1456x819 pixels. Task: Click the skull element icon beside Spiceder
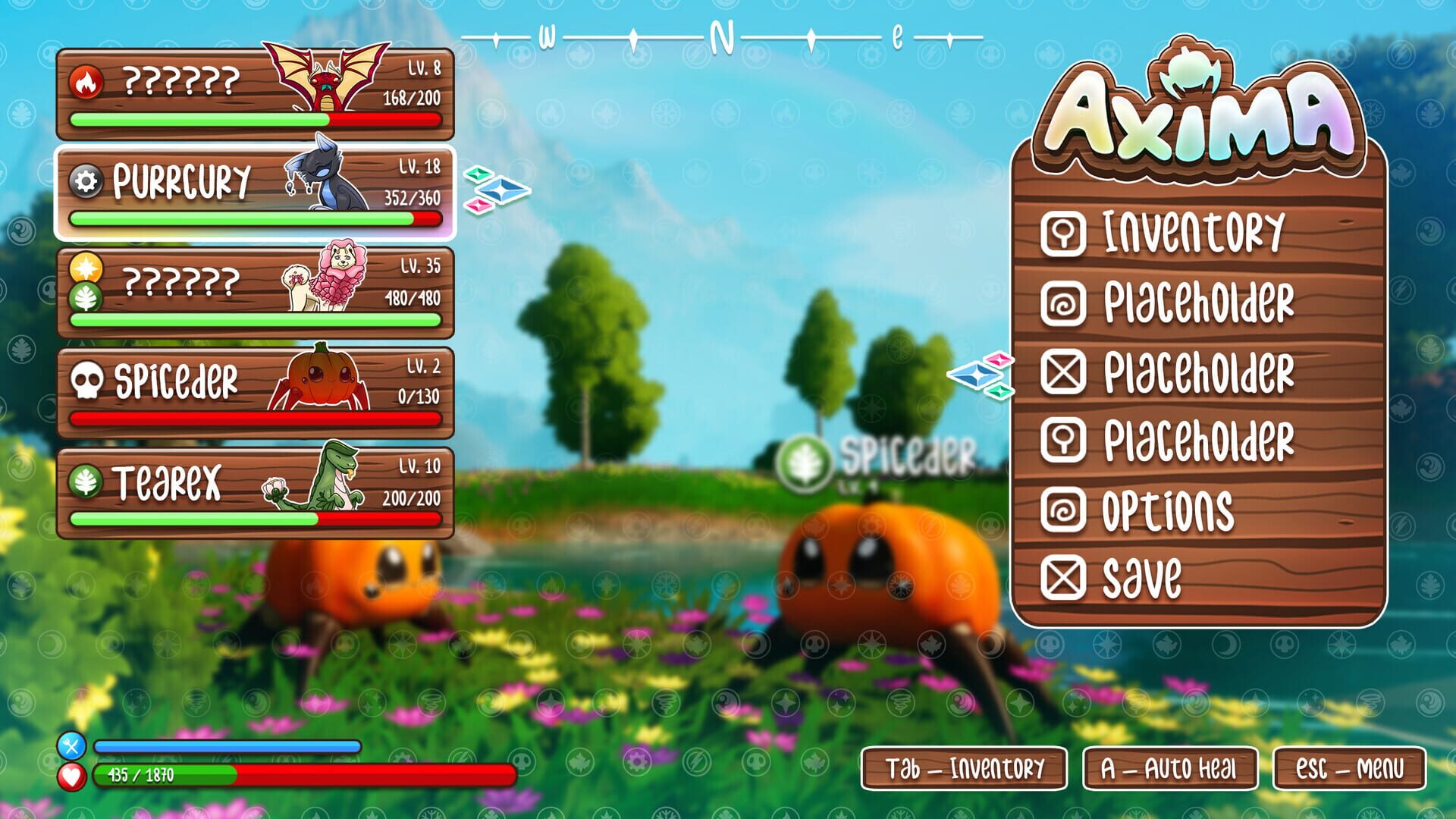[89, 379]
